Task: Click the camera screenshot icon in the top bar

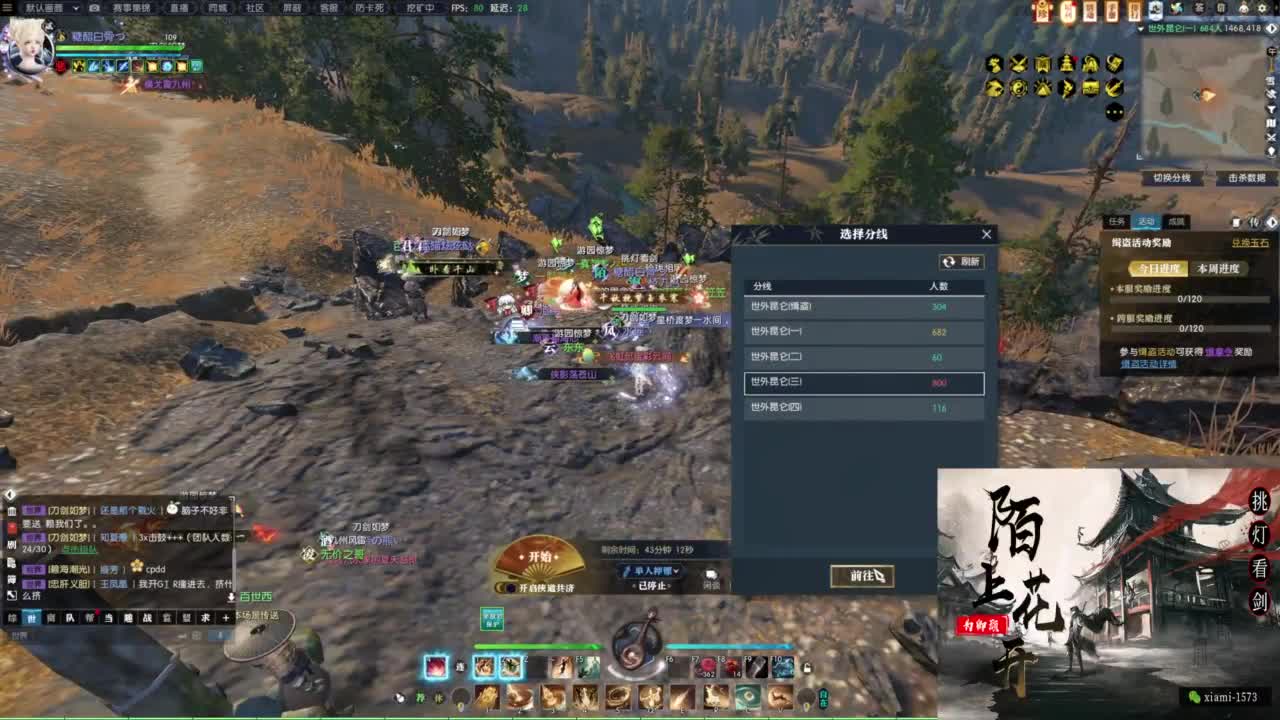Action: pos(92,8)
